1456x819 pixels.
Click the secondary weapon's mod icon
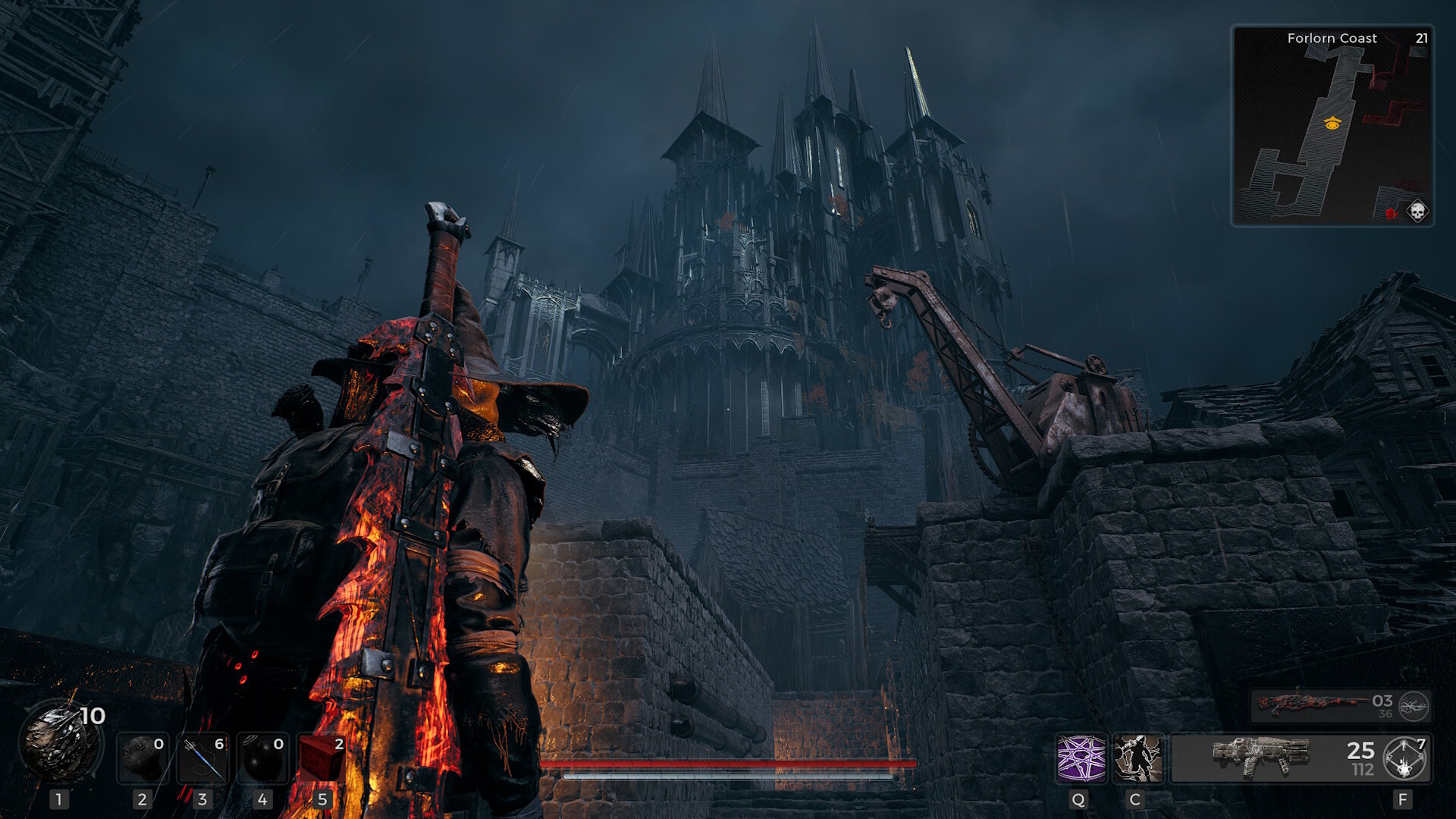point(1414,706)
